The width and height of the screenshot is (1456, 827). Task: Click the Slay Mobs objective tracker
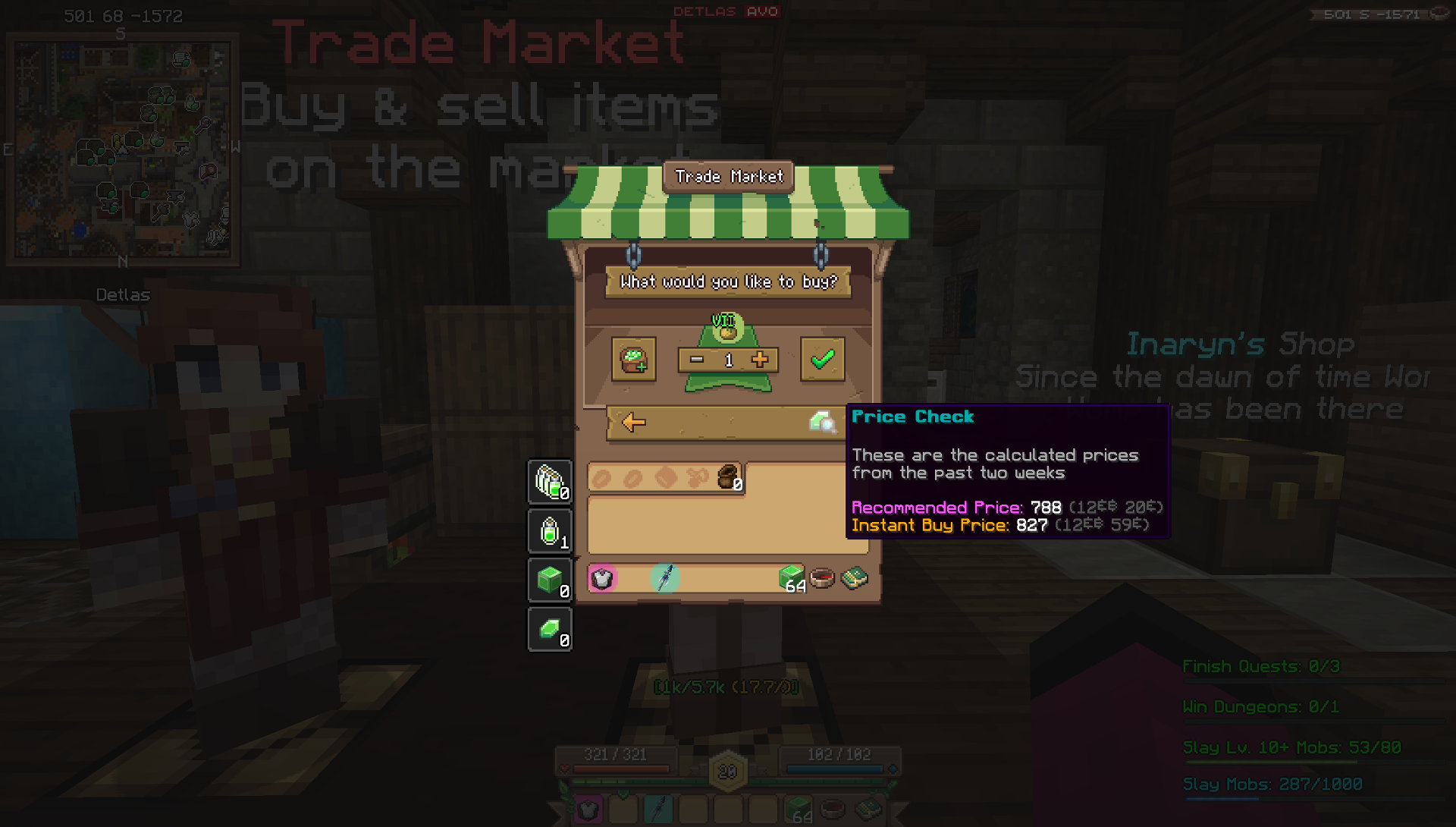[1272, 784]
